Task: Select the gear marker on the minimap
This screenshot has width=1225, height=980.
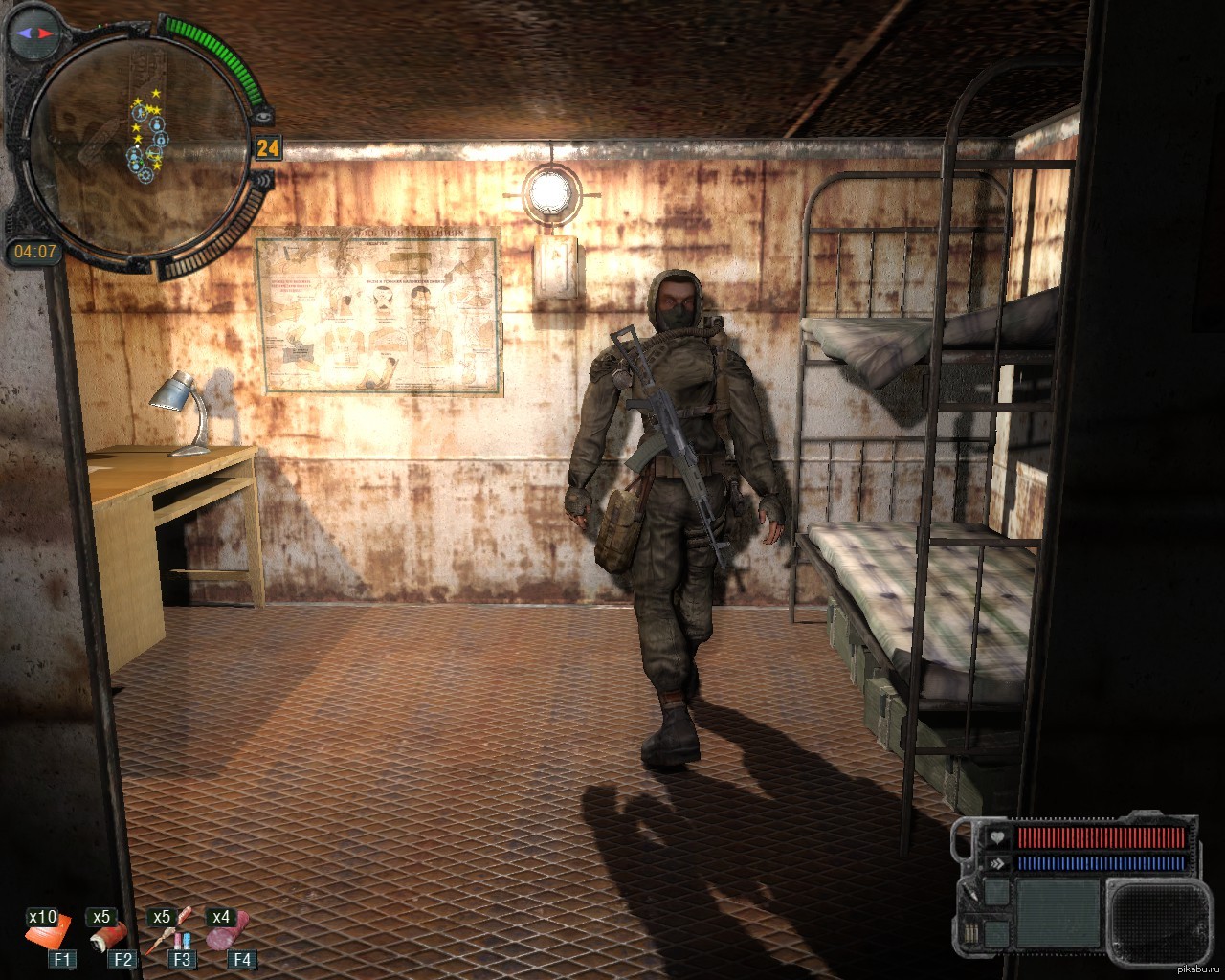Action: (x=145, y=175)
